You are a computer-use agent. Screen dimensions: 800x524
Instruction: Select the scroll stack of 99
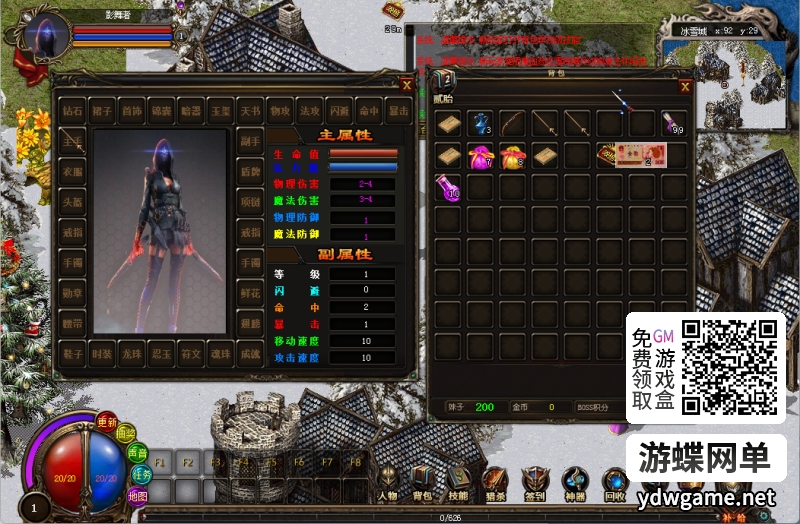point(674,124)
